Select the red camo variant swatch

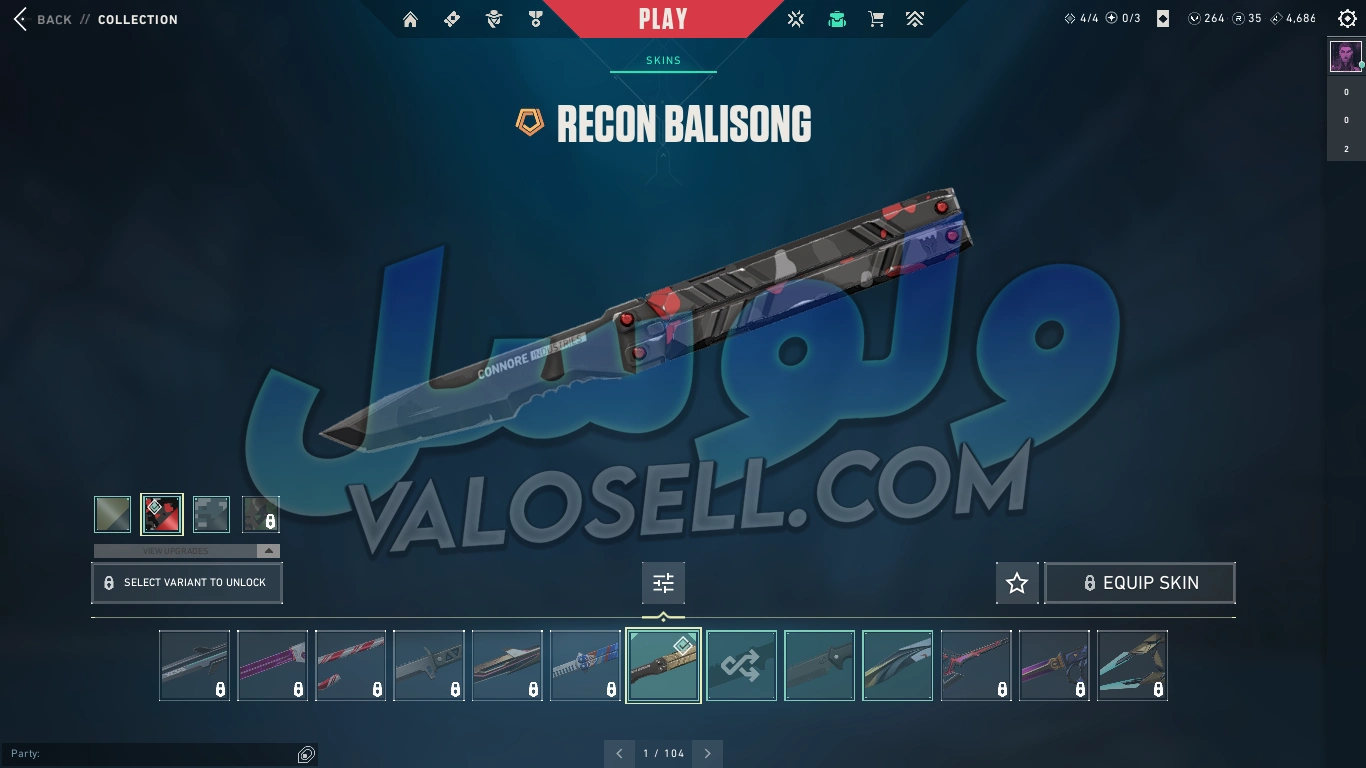click(162, 514)
